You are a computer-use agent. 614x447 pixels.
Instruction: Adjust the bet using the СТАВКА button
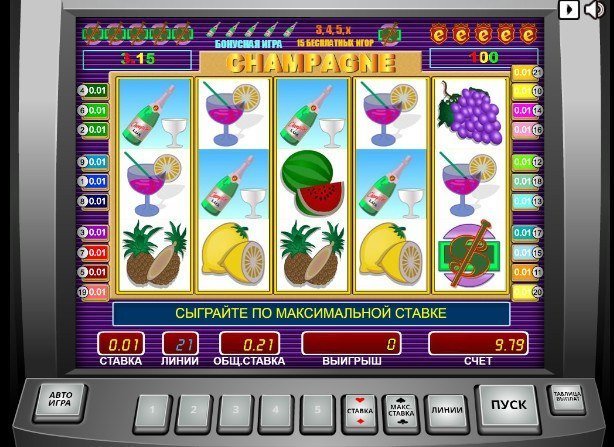point(359,410)
